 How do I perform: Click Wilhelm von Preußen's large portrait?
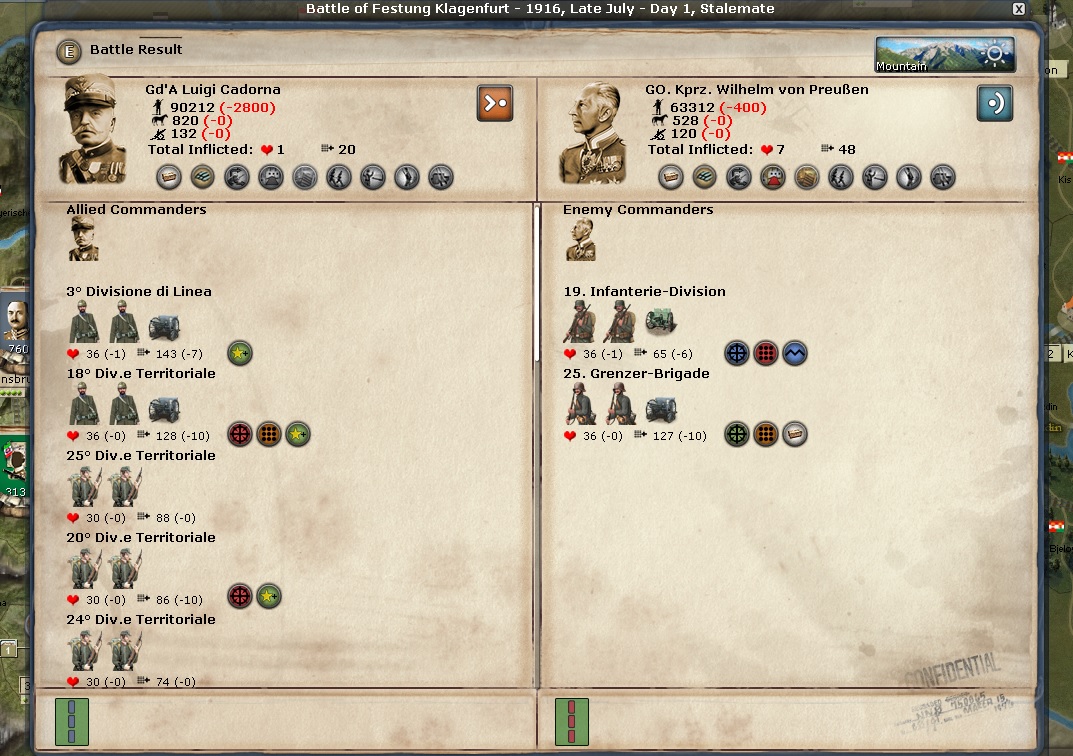point(595,128)
